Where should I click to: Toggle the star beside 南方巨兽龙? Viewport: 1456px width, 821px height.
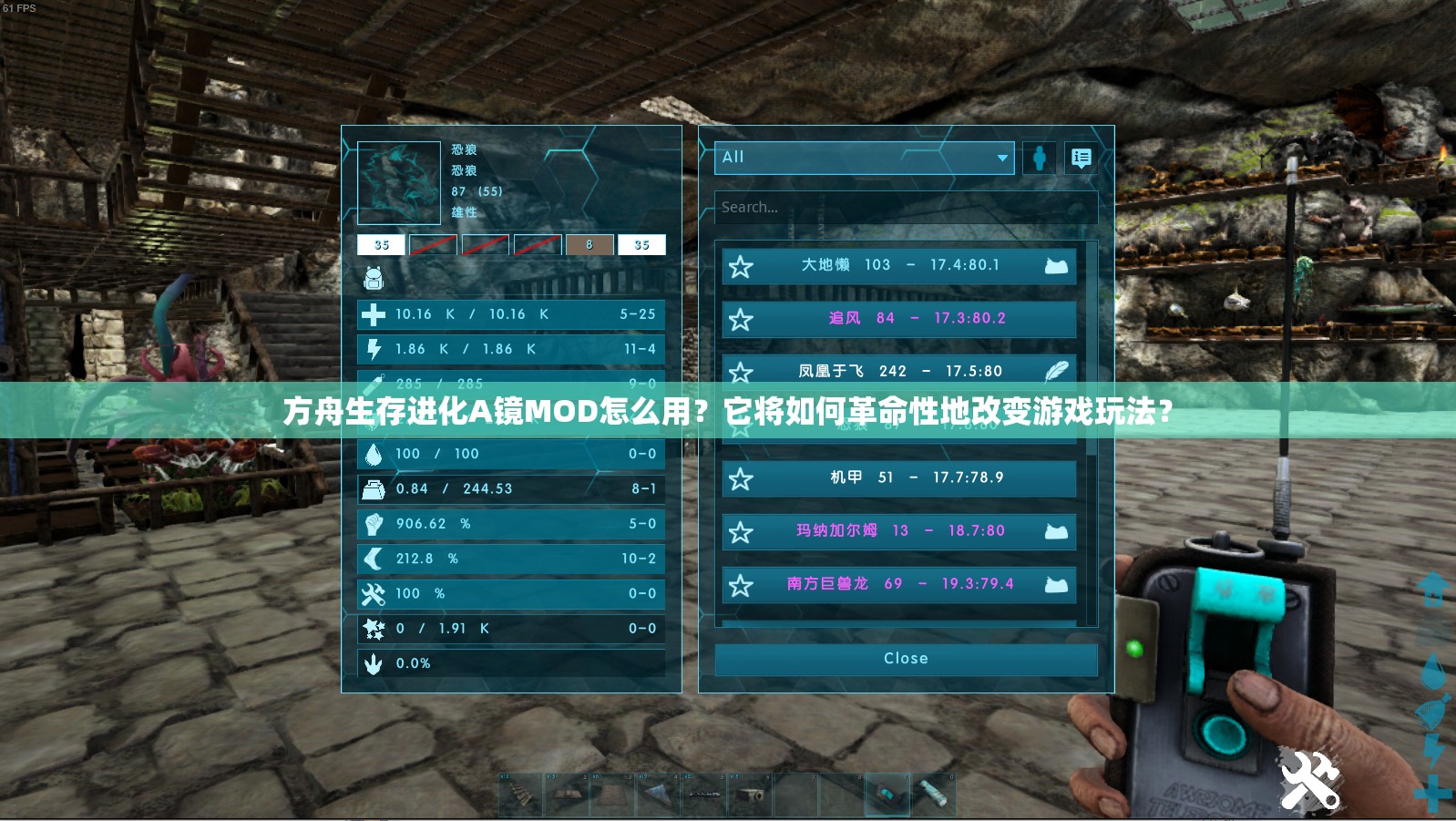pyautogui.click(x=741, y=586)
